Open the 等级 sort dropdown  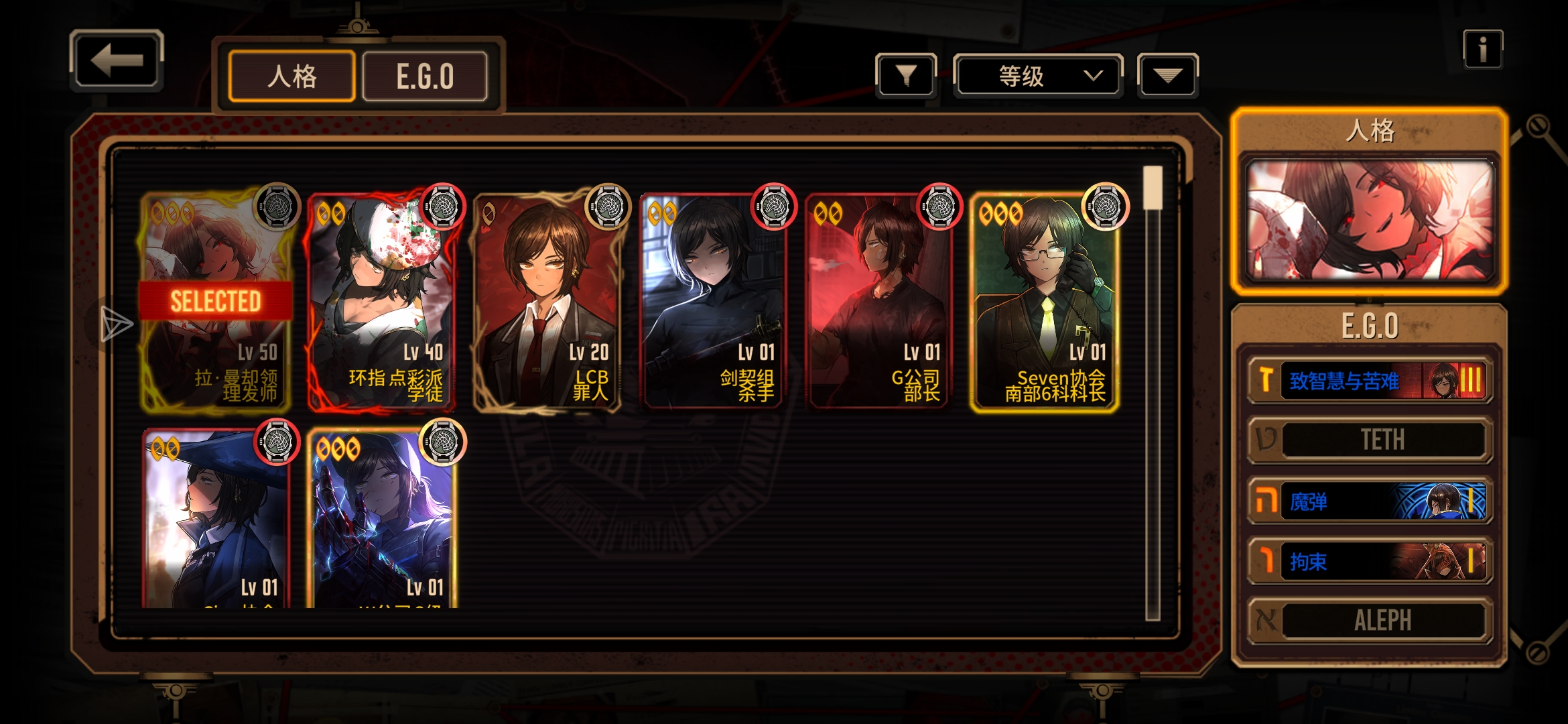point(1038,76)
